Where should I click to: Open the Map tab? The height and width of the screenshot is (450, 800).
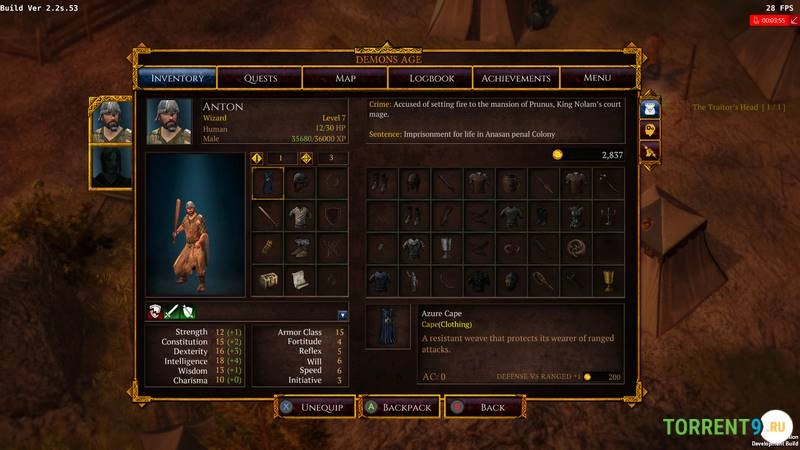tap(345, 78)
